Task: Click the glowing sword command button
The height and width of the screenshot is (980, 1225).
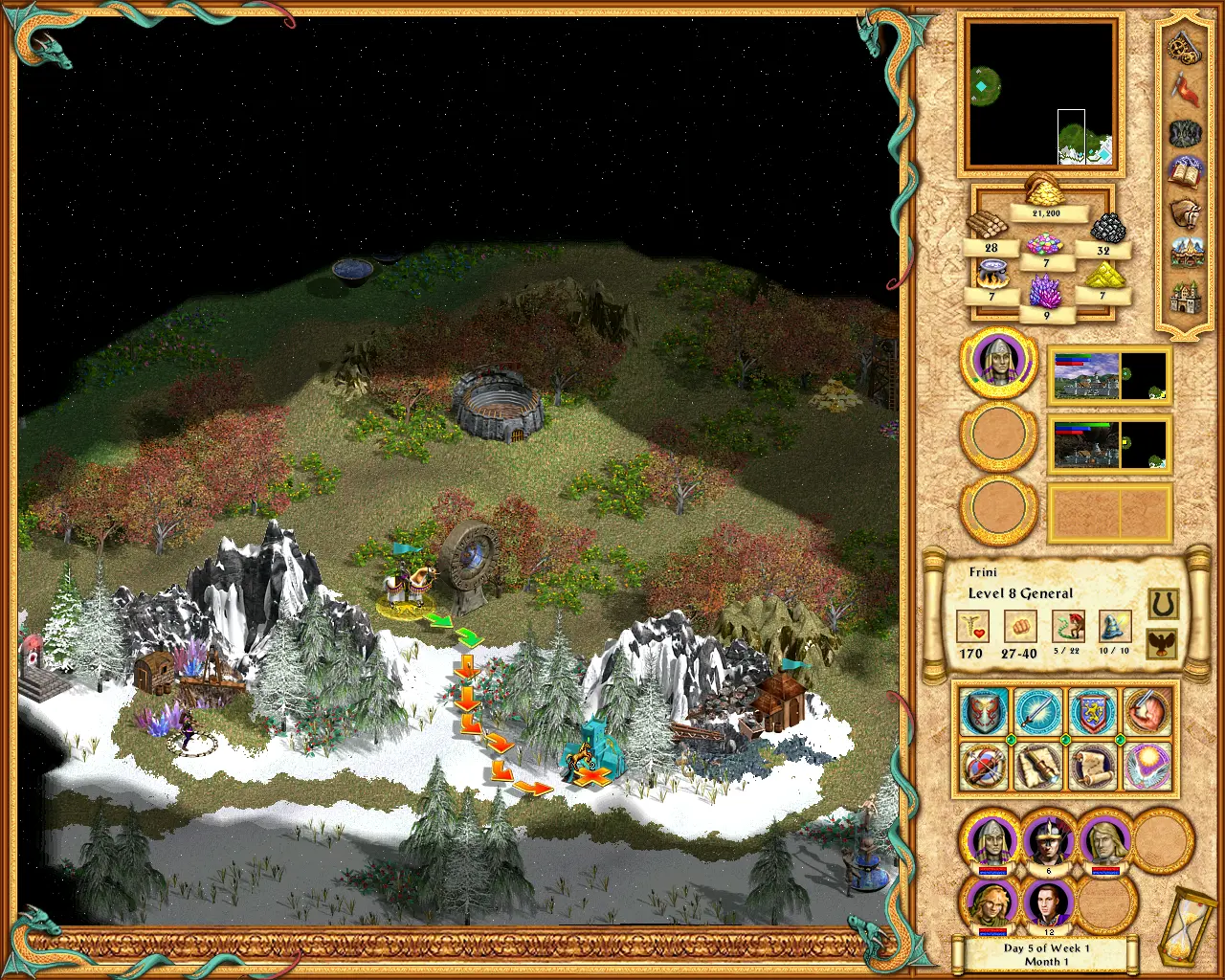Action: [x=1037, y=712]
